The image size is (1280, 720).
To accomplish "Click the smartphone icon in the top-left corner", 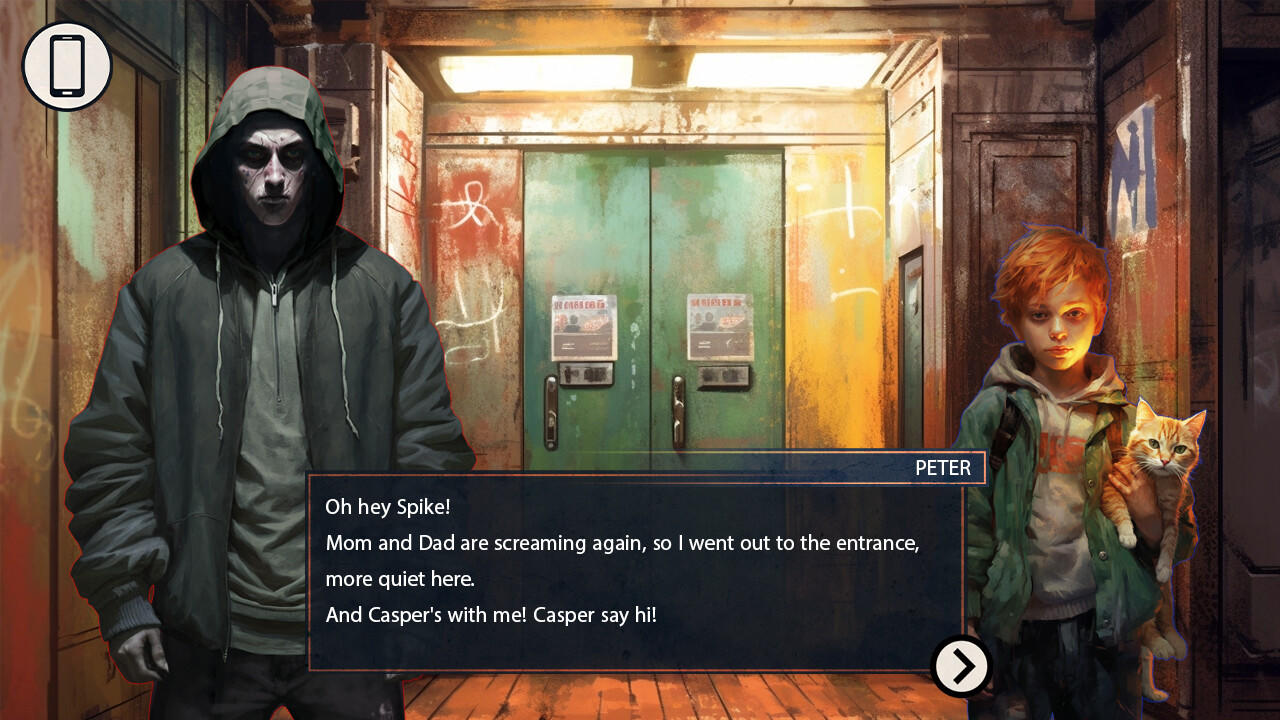I will [67, 63].
